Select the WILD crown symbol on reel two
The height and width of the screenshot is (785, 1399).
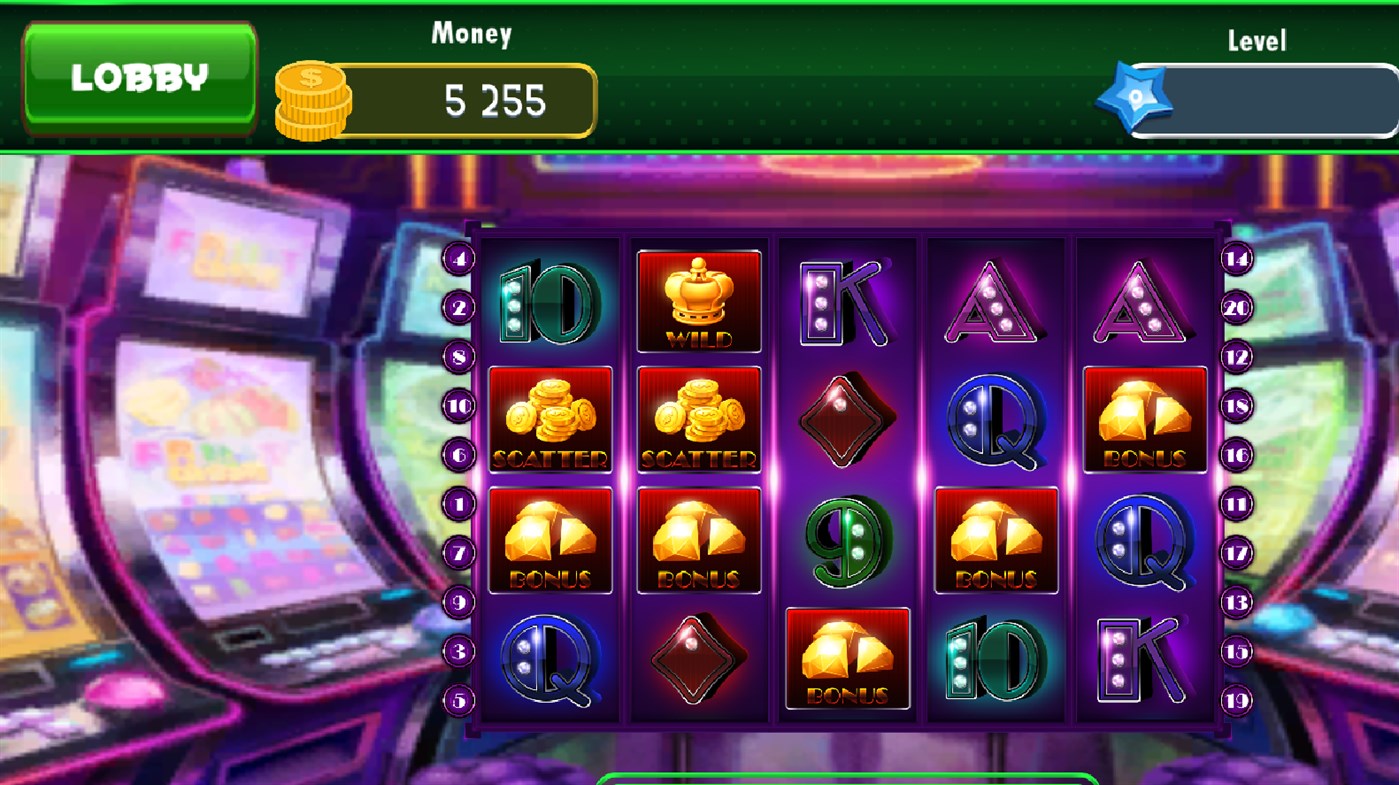click(698, 301)
